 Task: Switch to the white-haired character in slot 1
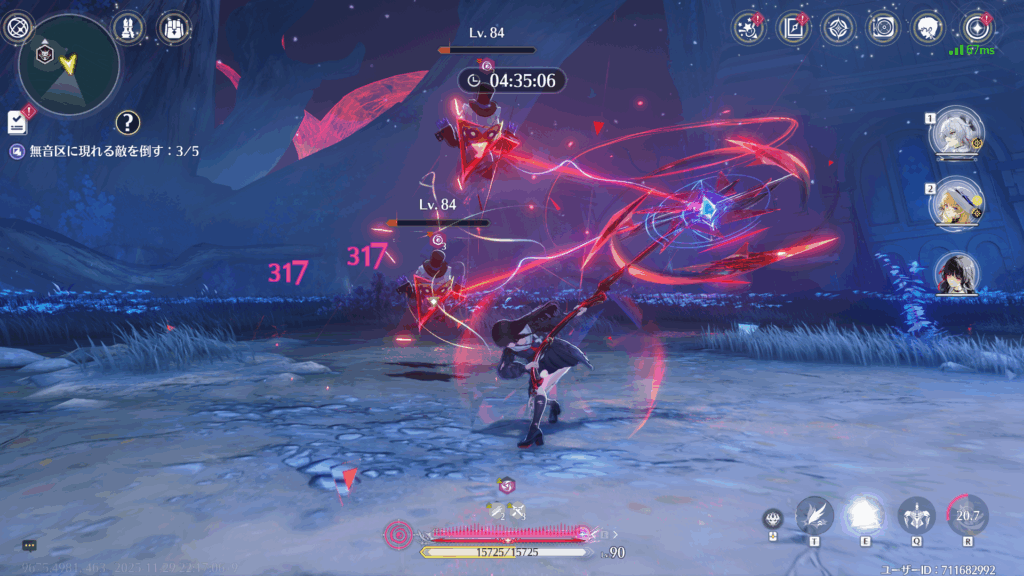(958, 132)
